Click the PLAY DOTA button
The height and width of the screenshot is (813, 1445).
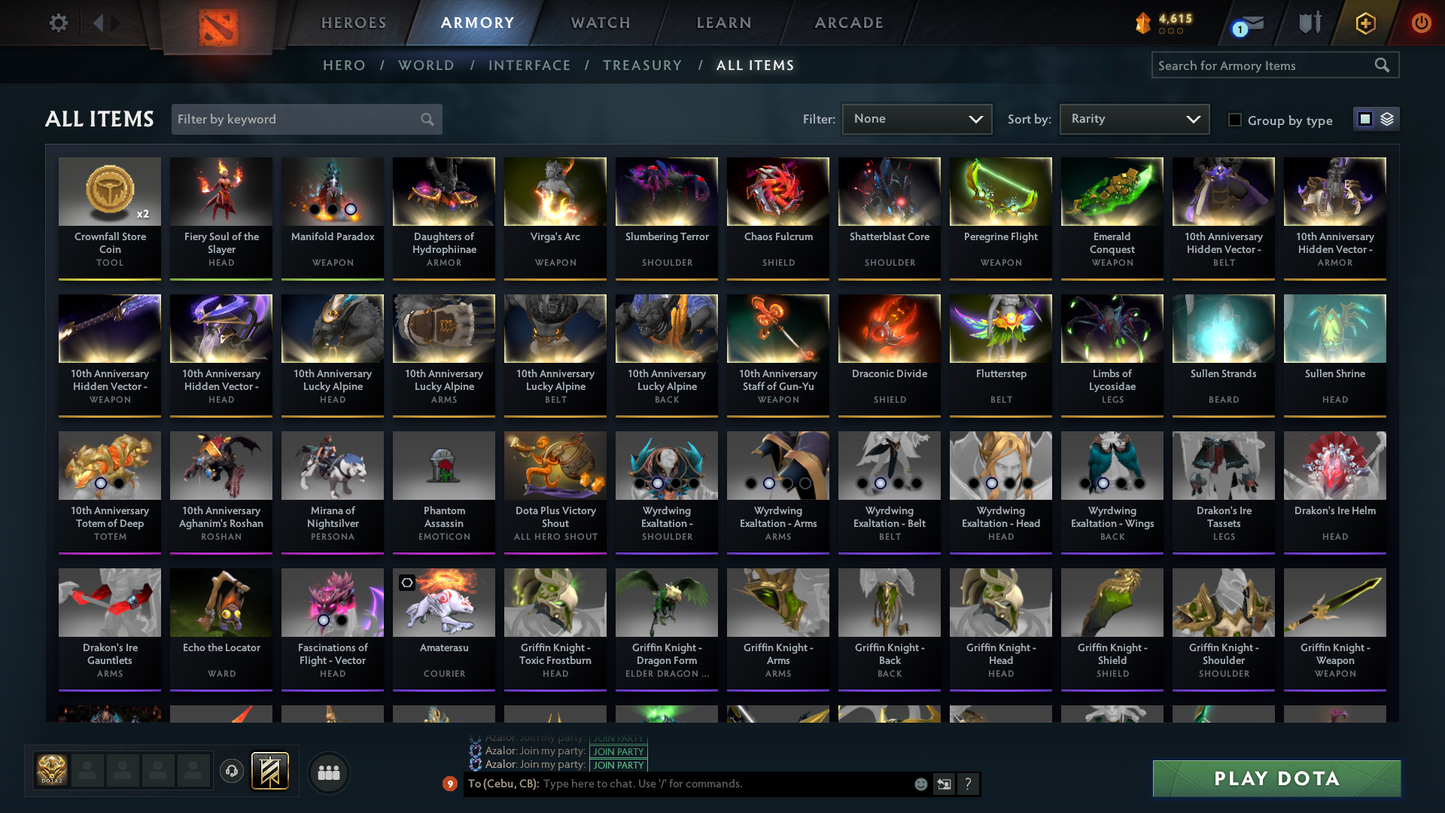click(1276, 778)
